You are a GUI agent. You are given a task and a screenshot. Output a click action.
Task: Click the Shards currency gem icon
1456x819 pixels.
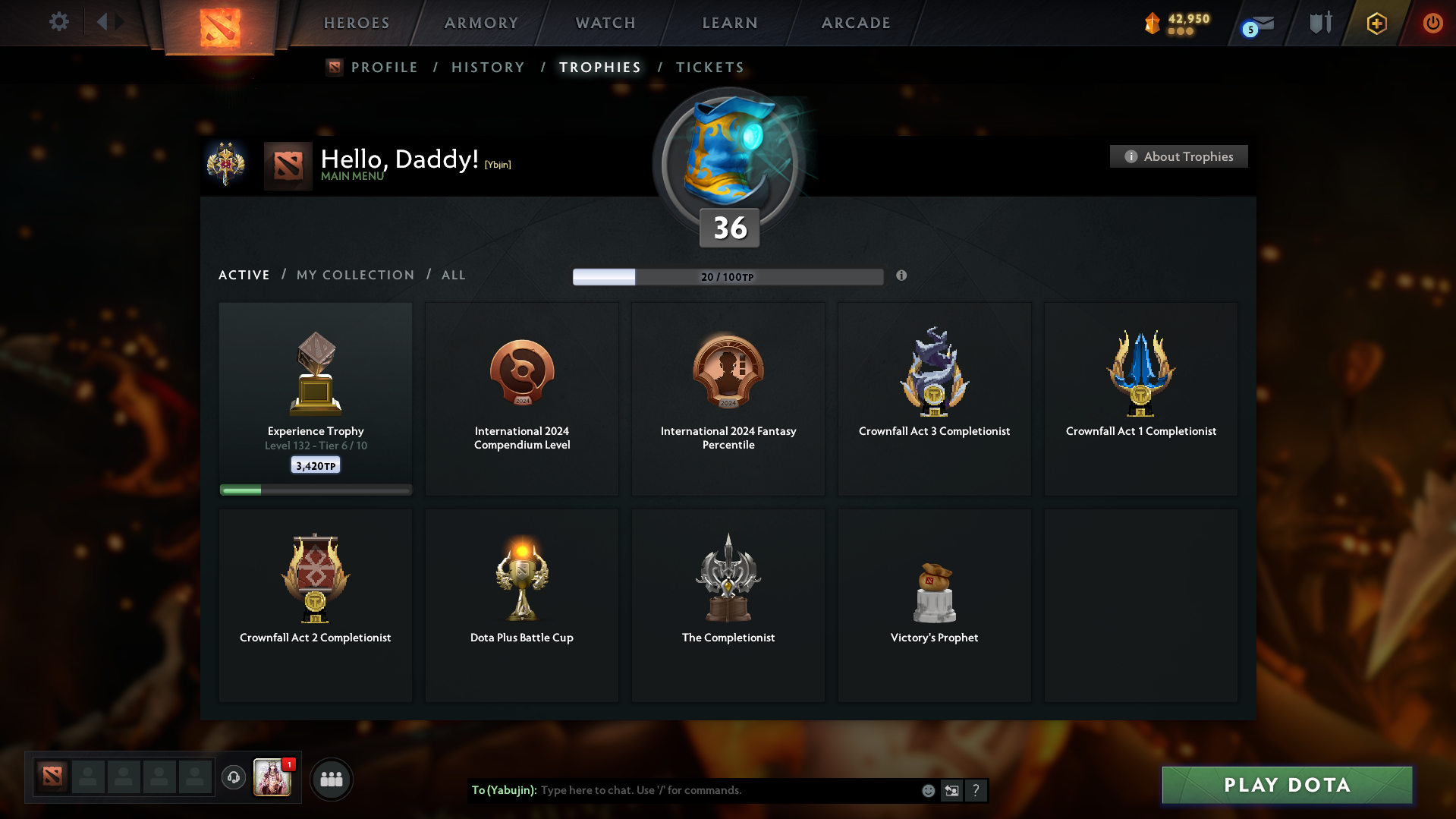click(1153, 24)
